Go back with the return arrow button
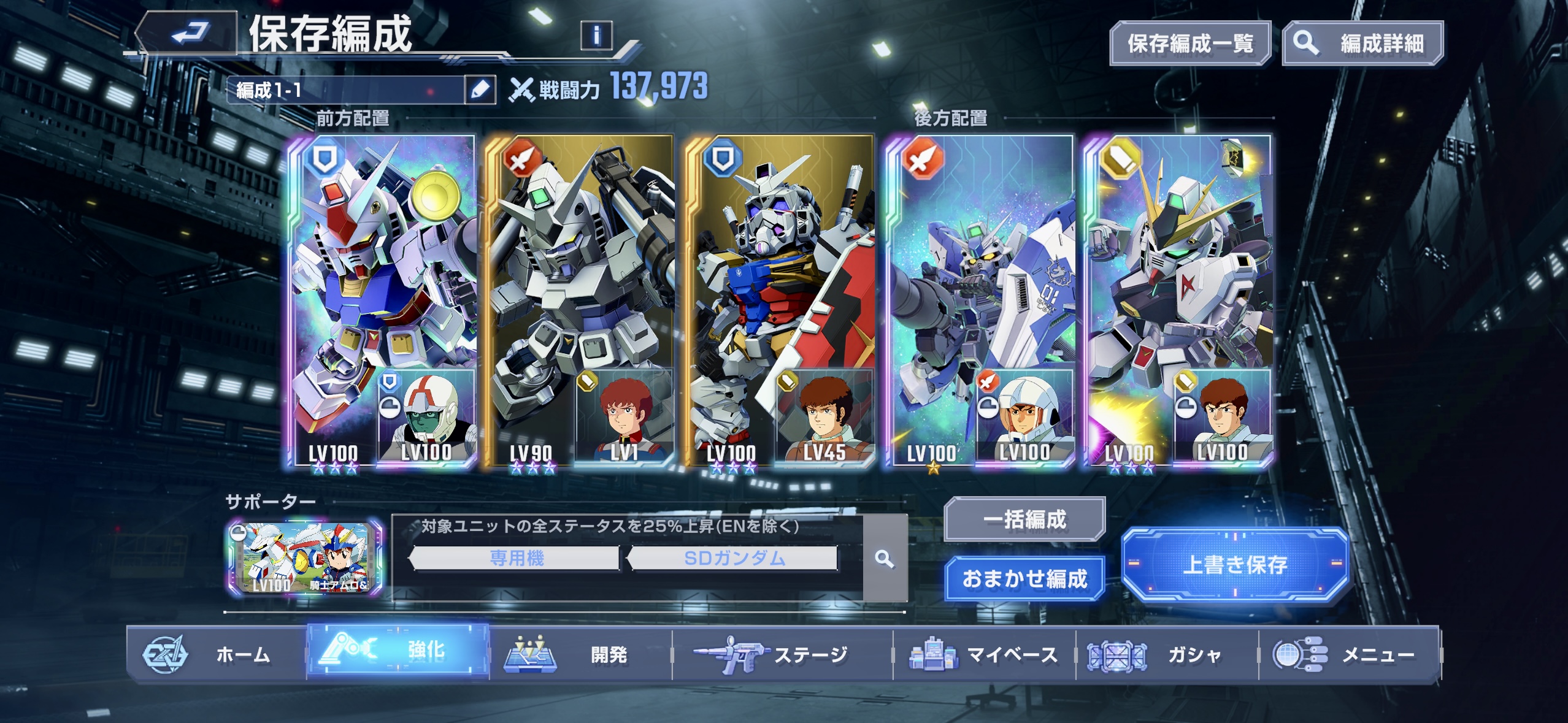The width and height of the screenshot is (1568, 723). point(187,34)
